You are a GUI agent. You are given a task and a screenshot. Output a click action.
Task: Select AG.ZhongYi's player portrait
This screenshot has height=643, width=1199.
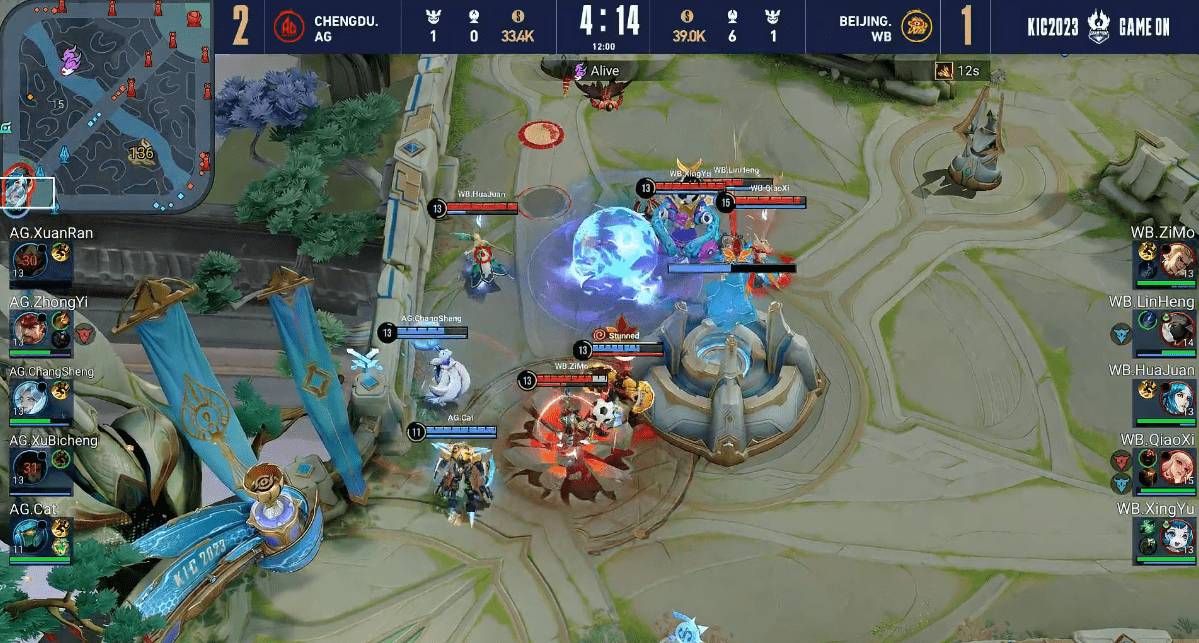[x=29, y=330]
